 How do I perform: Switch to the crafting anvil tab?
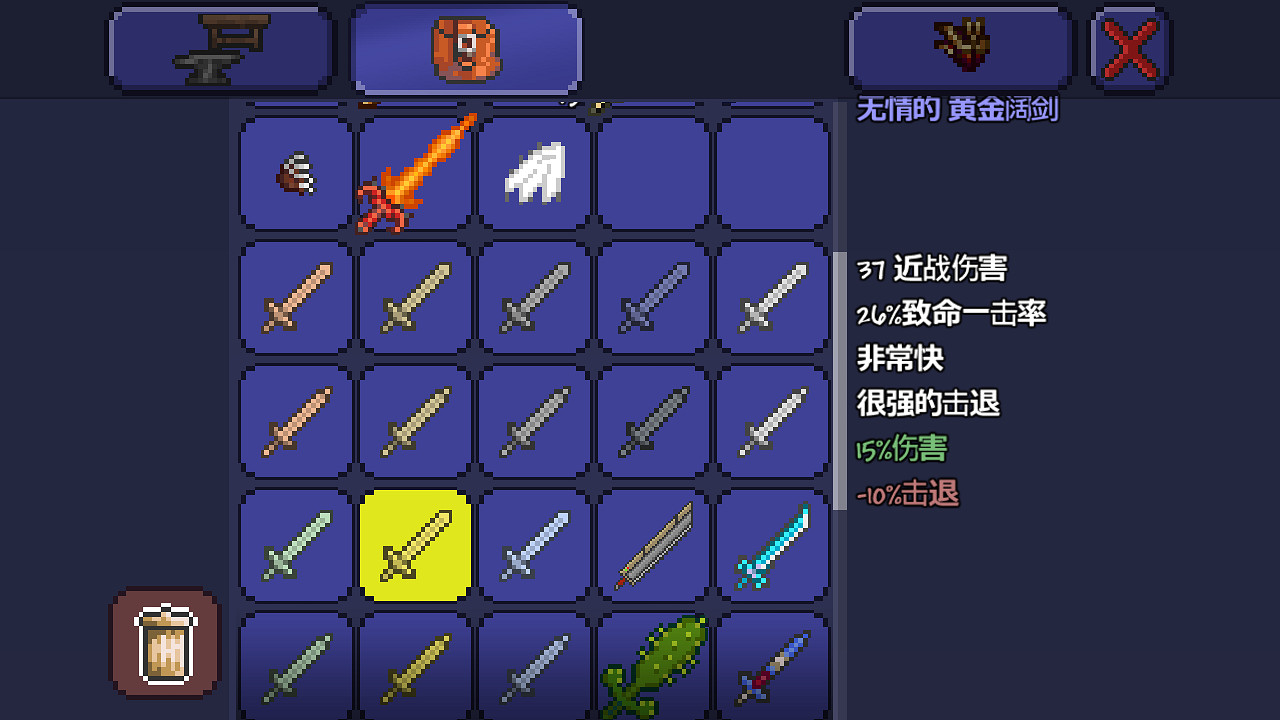click(220, 47)
